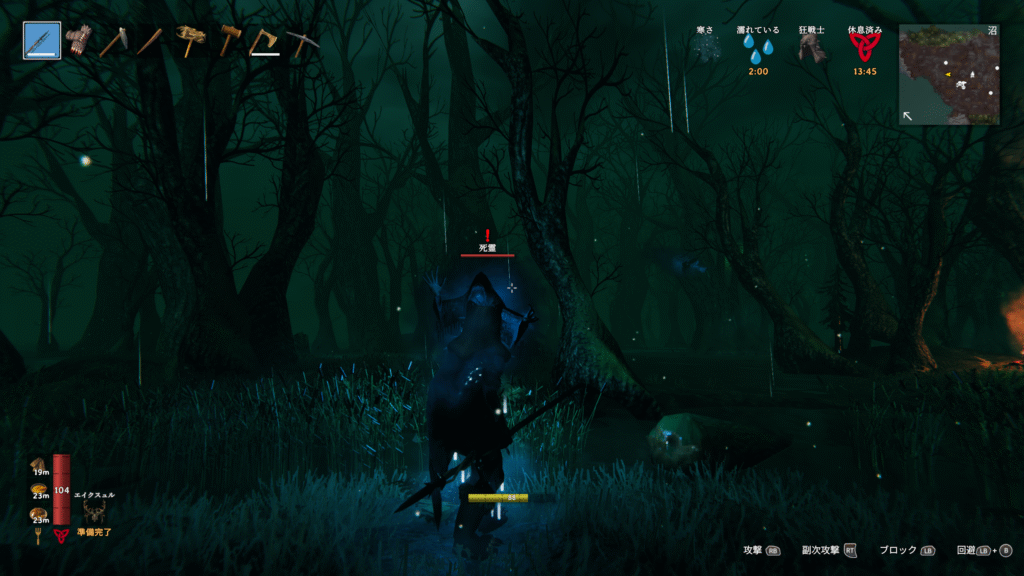Click the fork icon below the food slots
Screen dimensions: 1024x576
point(40,536)
